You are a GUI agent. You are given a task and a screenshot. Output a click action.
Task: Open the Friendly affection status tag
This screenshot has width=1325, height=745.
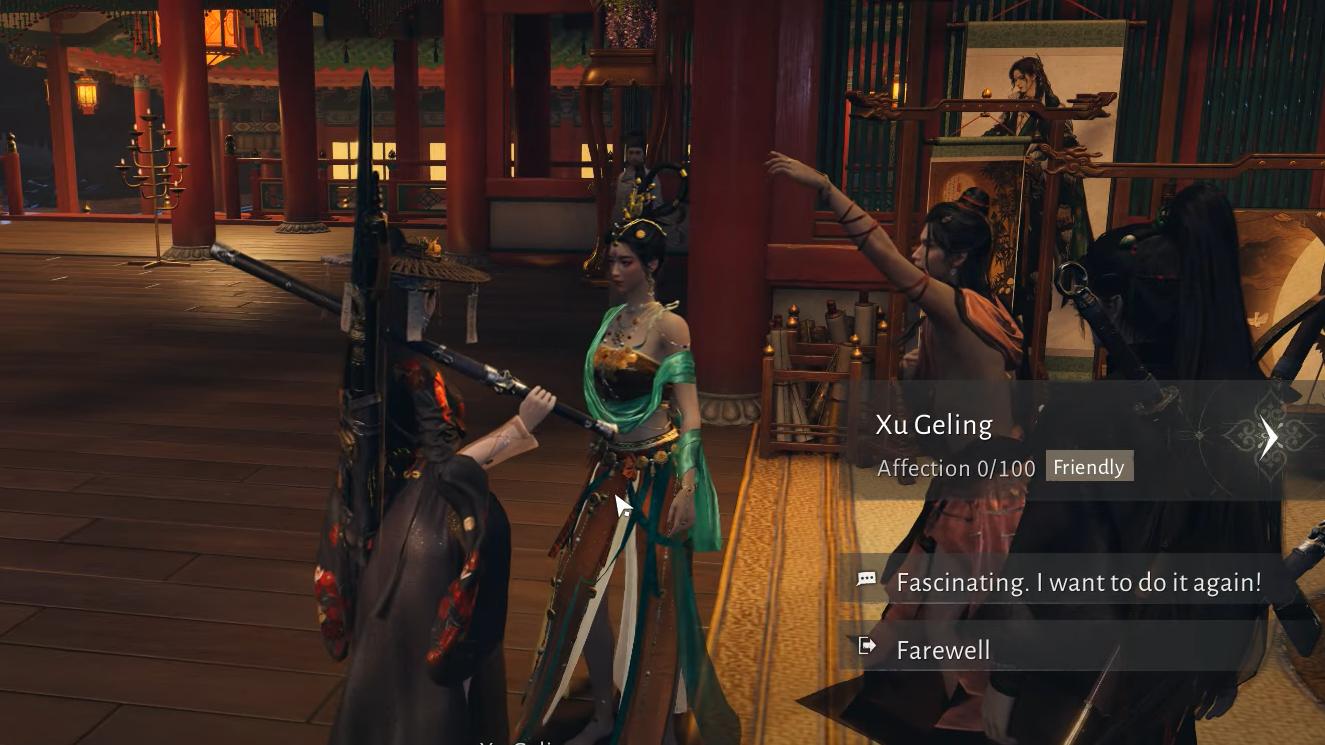pyautogui.click(x=1089, y=467)
